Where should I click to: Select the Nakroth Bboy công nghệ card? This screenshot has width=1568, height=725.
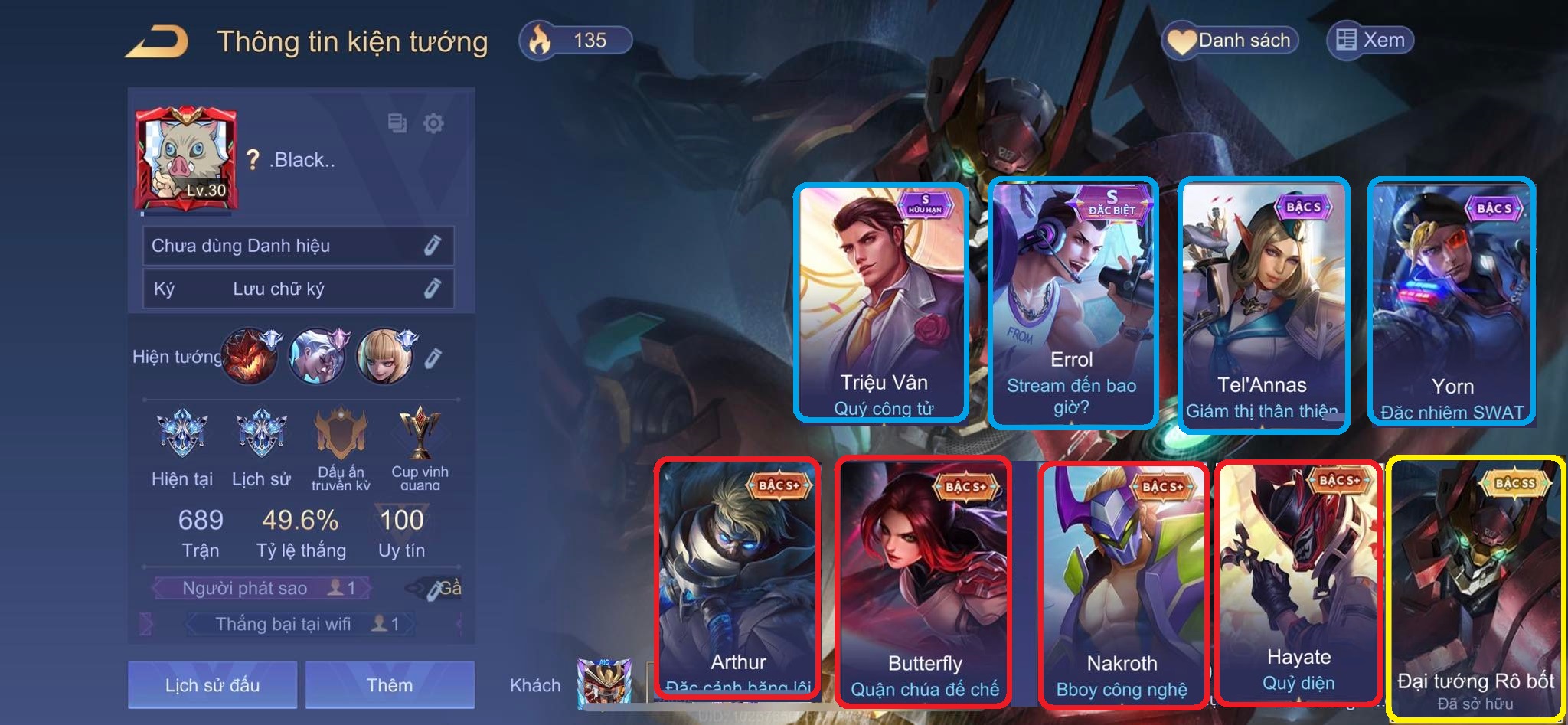click(1122, 582)
